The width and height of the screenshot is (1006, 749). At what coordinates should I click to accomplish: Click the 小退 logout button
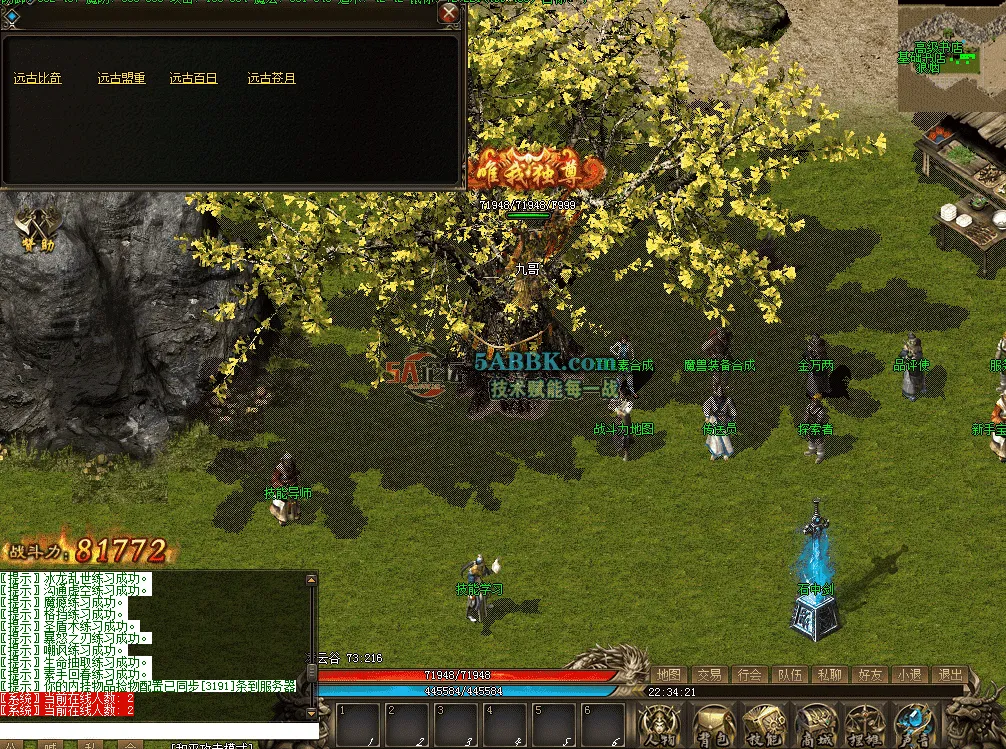[x=908, y=675]
